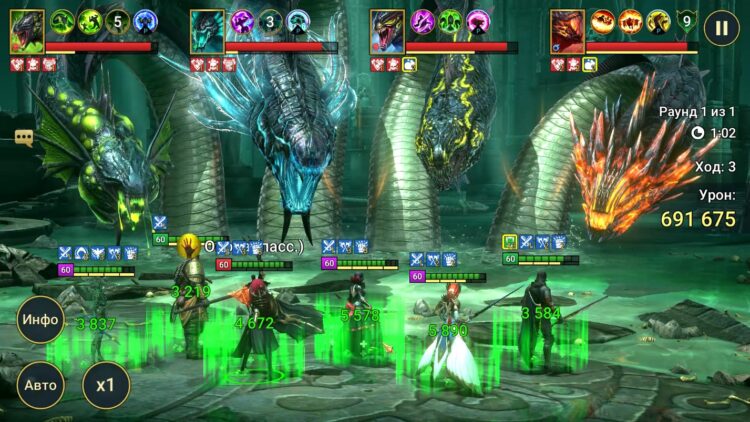
Task: Select the green hydra head portrait
Action: click(27, 31)
